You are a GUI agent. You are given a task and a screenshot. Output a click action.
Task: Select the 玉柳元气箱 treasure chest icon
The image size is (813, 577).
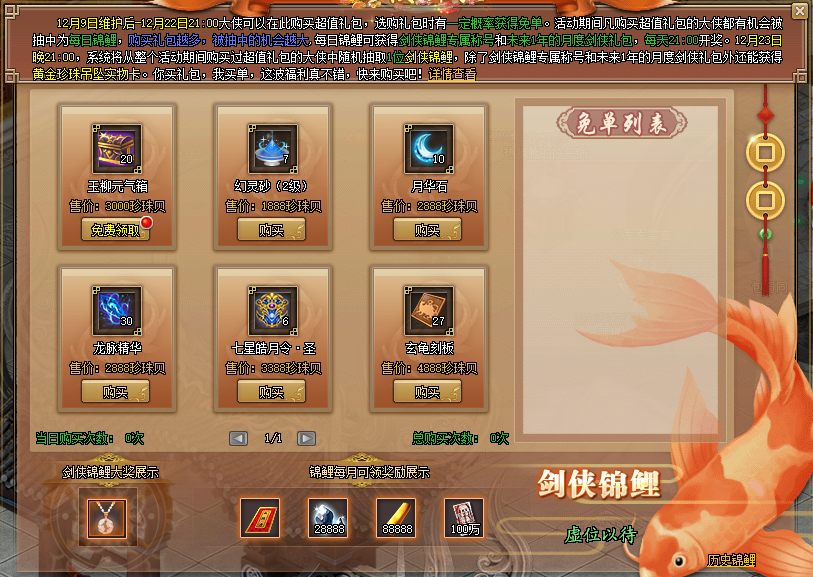(x=116, y=149)
